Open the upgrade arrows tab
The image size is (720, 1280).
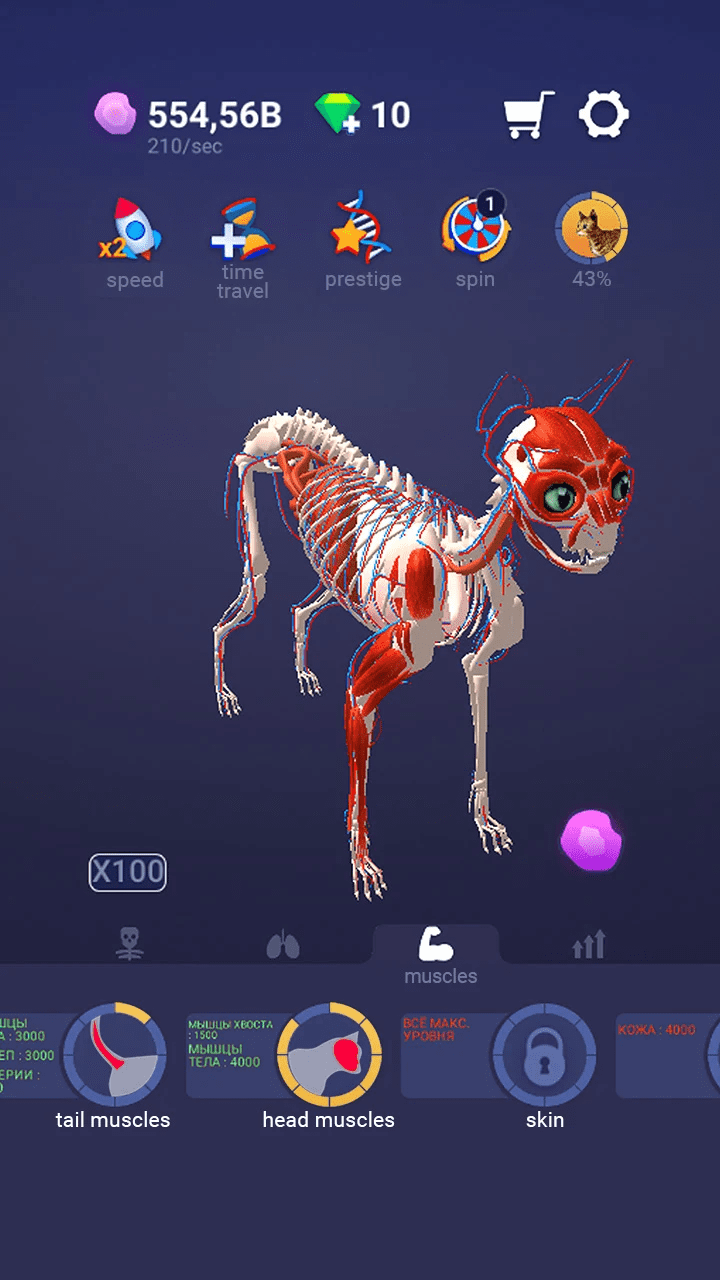point(589,944)
